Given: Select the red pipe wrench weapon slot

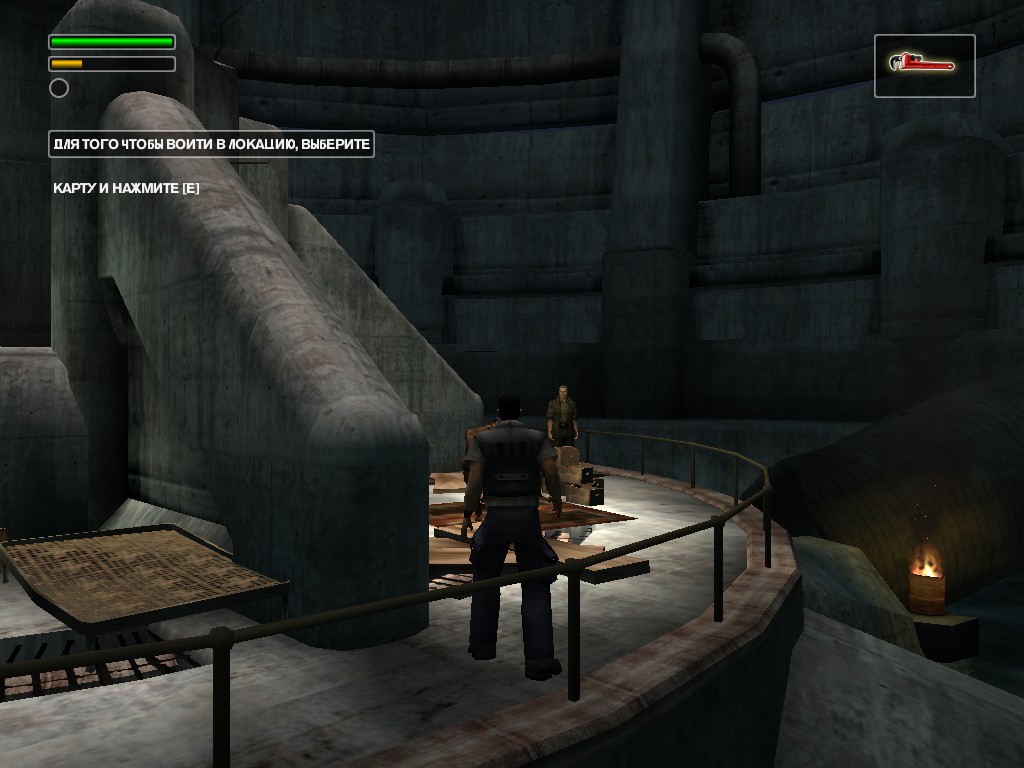Looking at the screenshot, I should pos(924,66).
